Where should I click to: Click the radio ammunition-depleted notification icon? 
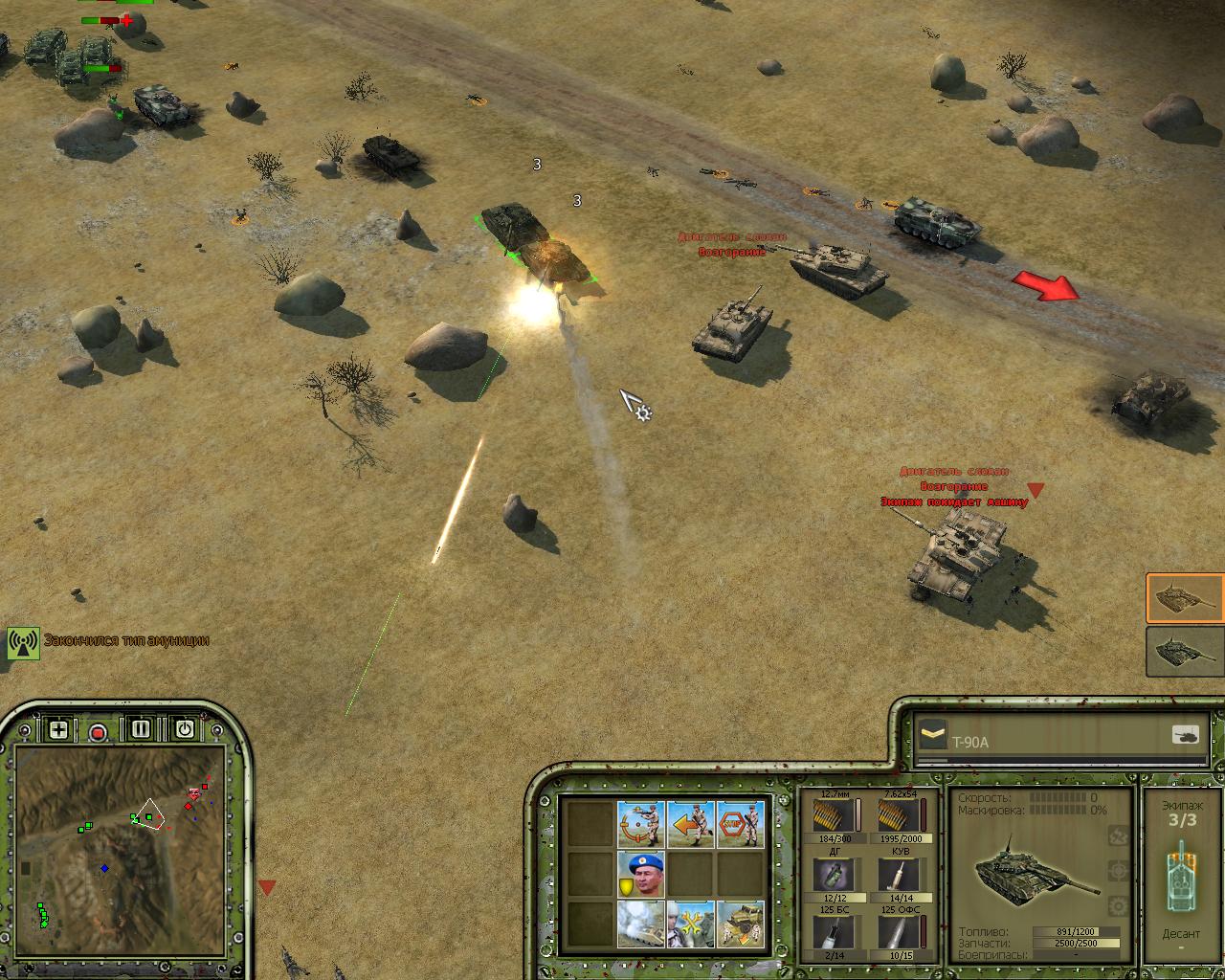[23, 642]
